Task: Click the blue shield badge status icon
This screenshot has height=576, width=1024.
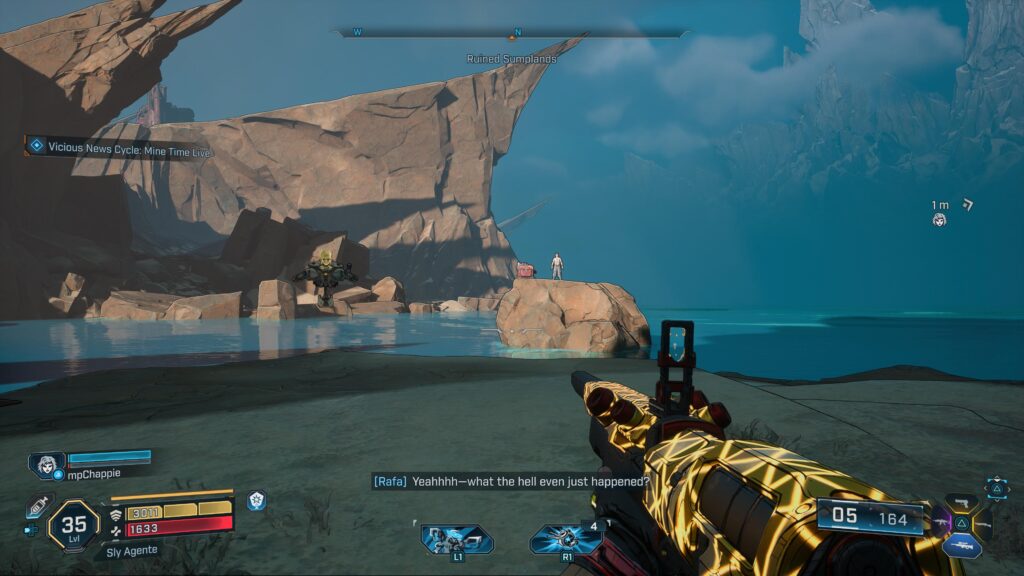Action: point(257,500)
